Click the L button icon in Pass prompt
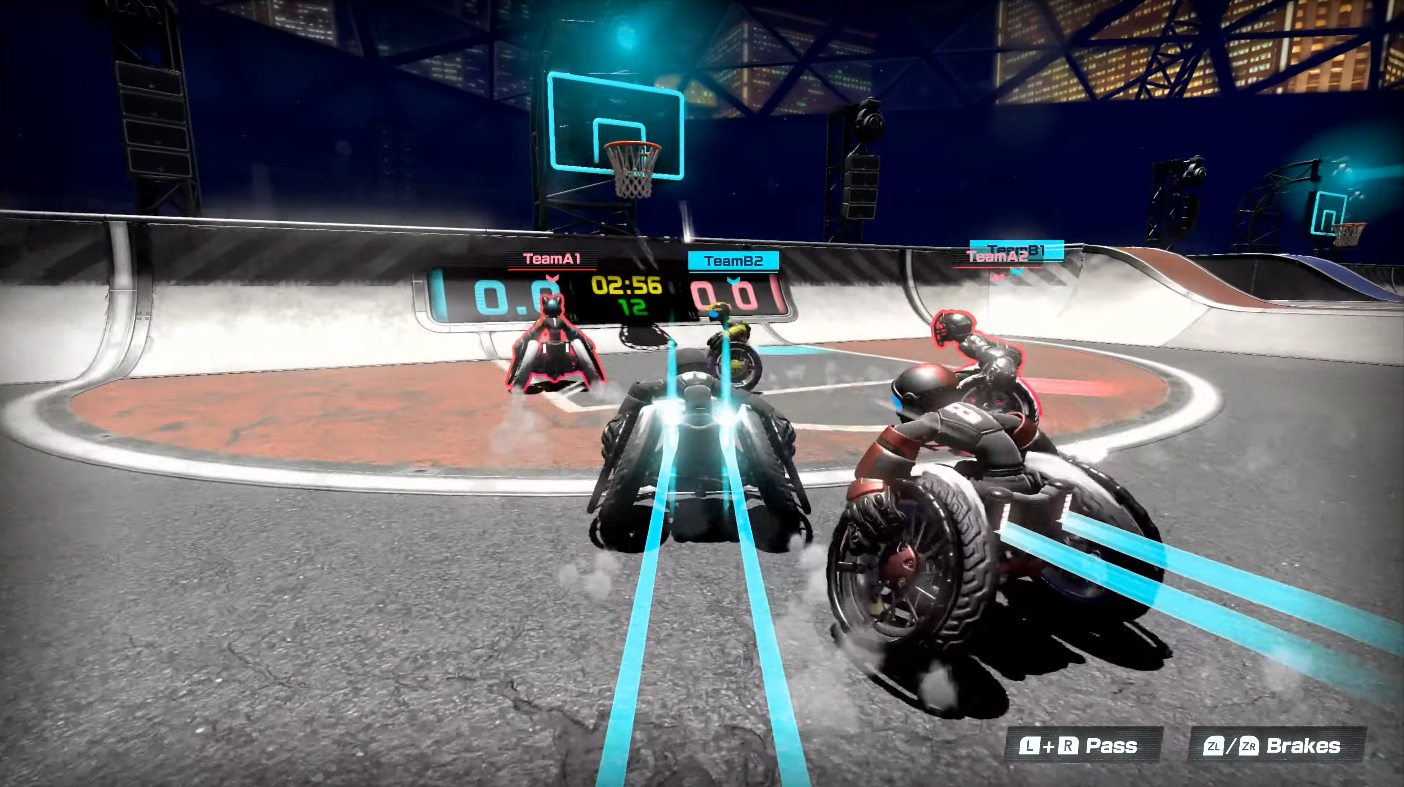1404x787 pixels. 1030,745
